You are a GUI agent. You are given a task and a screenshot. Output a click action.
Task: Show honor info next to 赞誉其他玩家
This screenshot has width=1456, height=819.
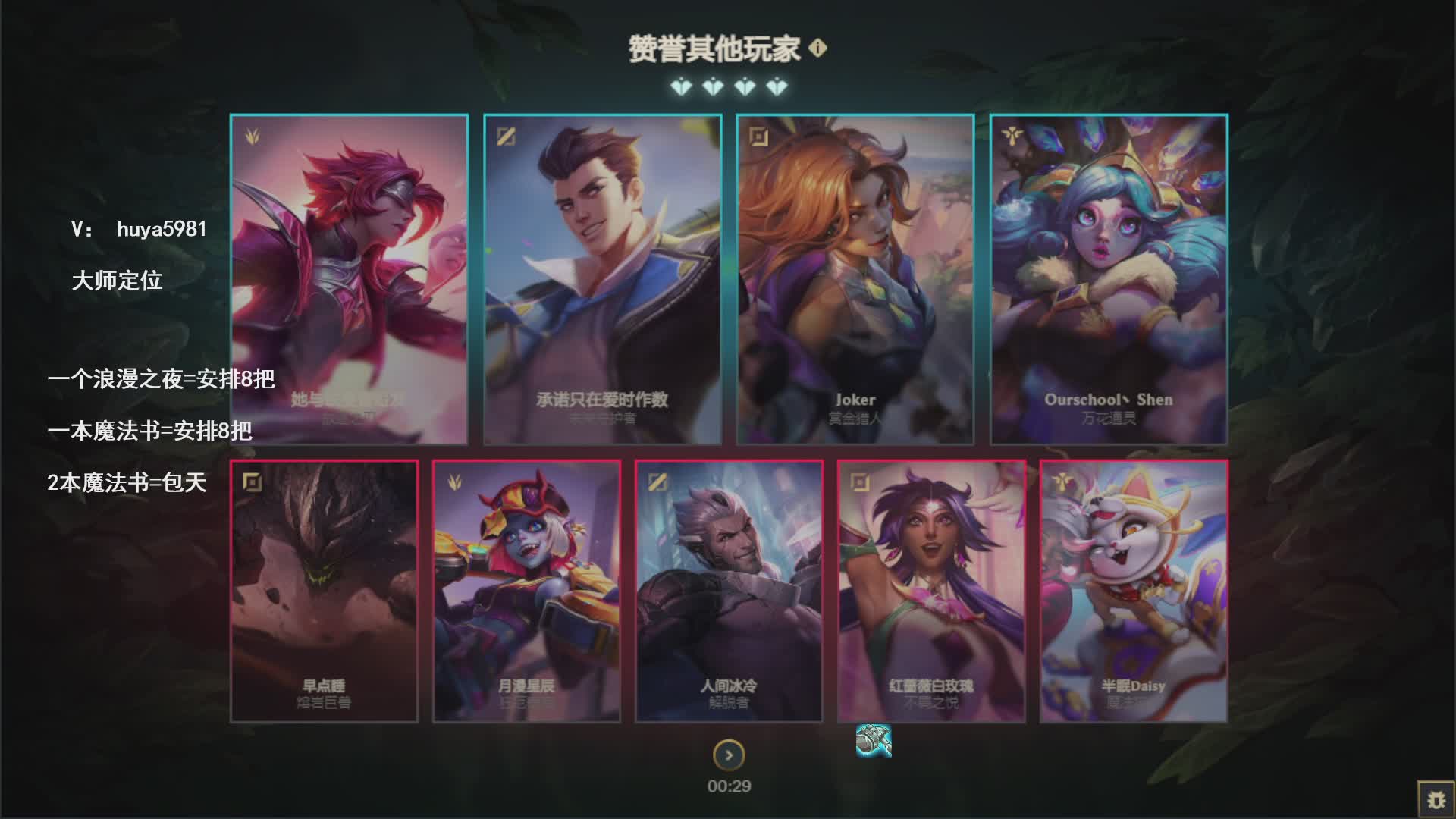tap(817, 49)
